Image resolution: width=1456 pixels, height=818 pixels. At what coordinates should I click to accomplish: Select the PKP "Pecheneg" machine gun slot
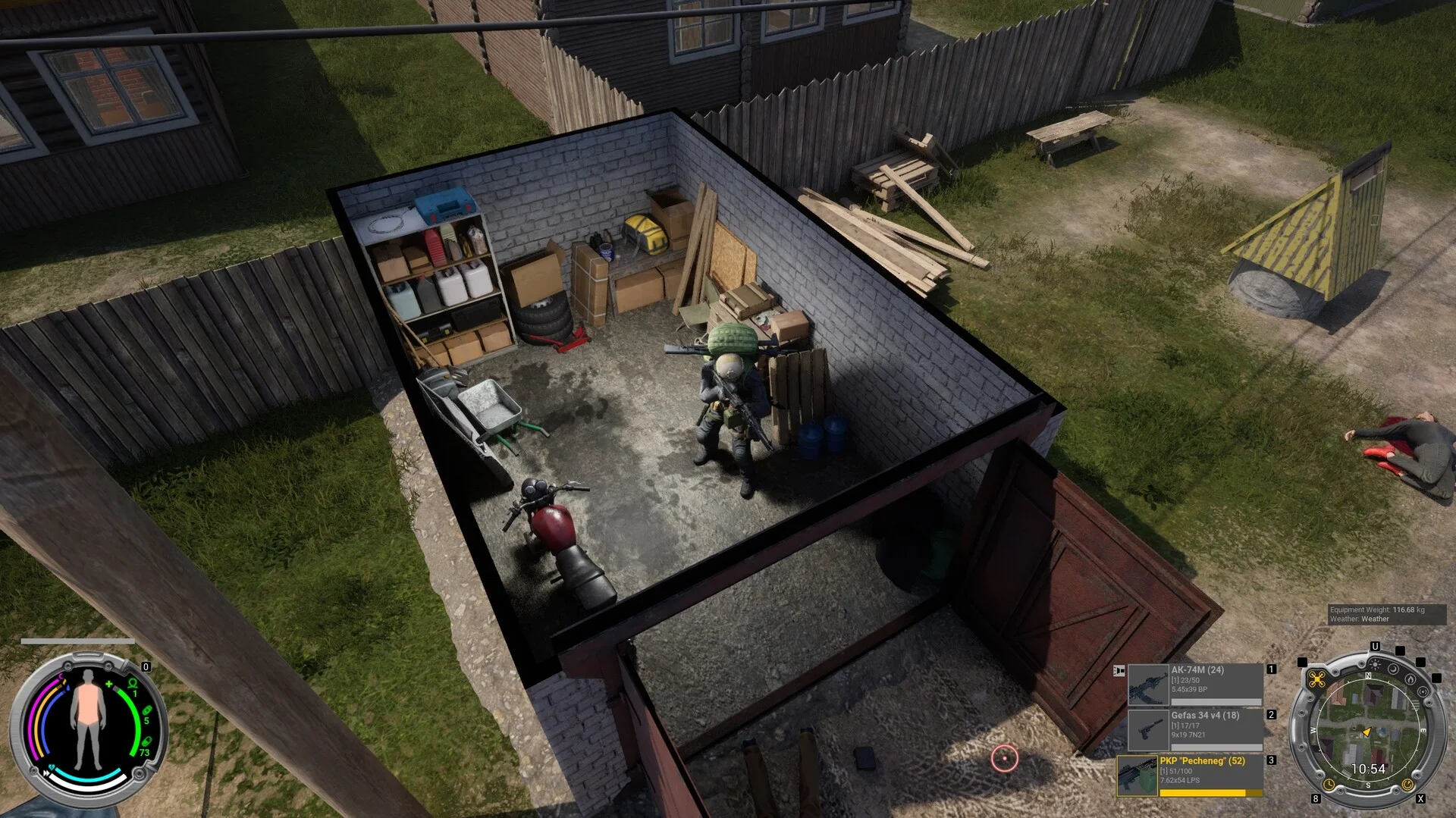point(1191,775)
